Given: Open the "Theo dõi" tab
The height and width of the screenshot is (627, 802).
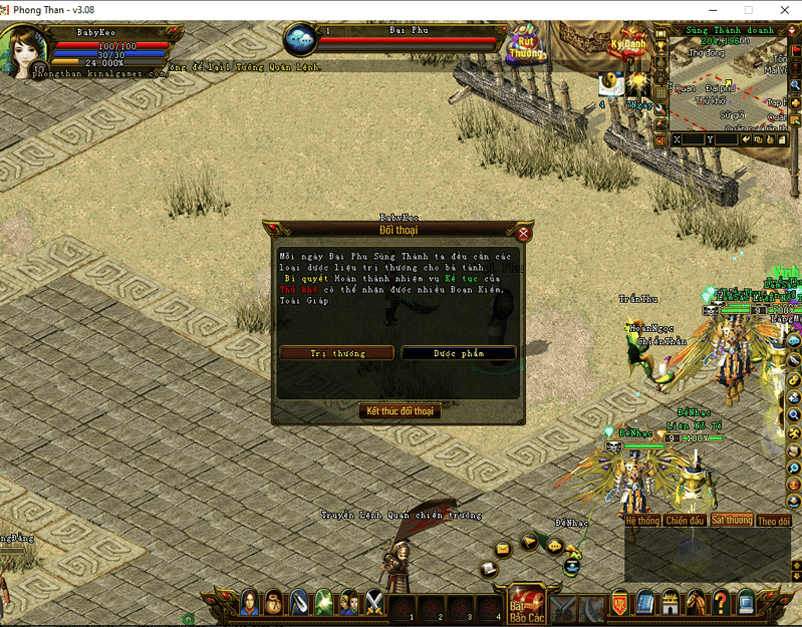Looking at the screenshot, I should tap(773, 521).
